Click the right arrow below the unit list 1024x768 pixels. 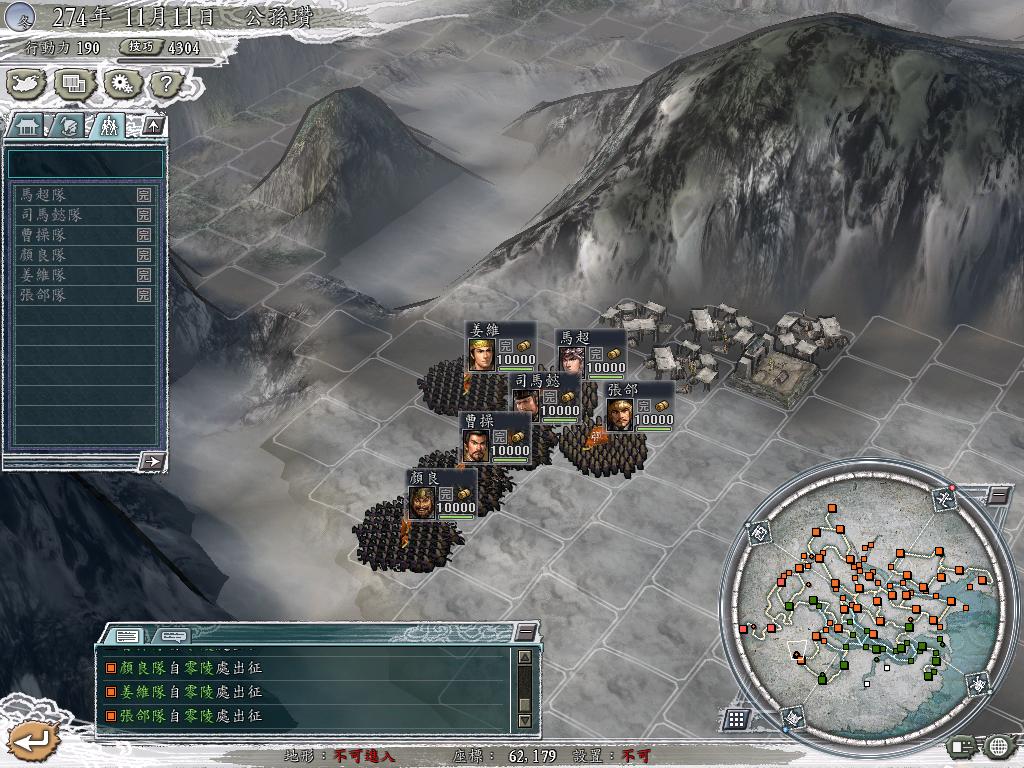[x=152, y=461]
